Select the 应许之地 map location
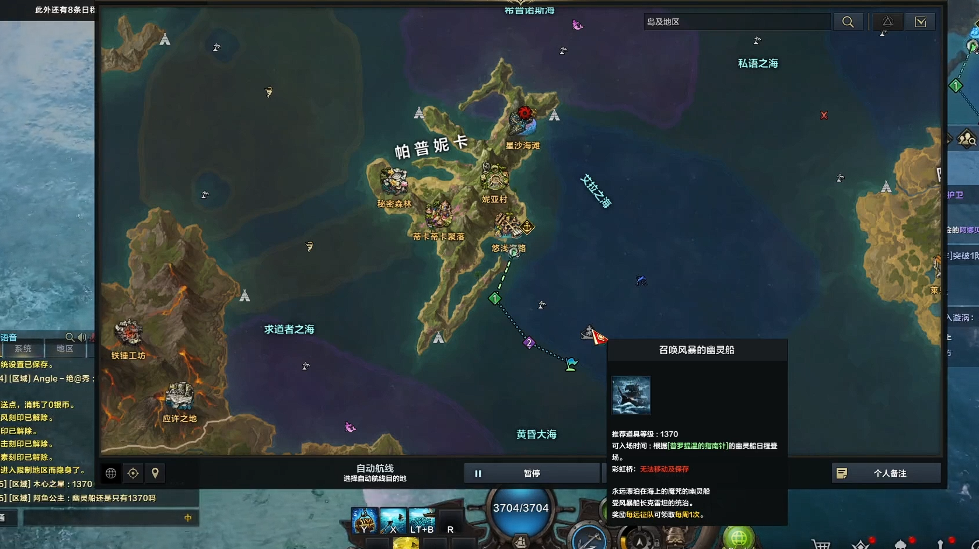The image size is (979, 549). [180, 396]
